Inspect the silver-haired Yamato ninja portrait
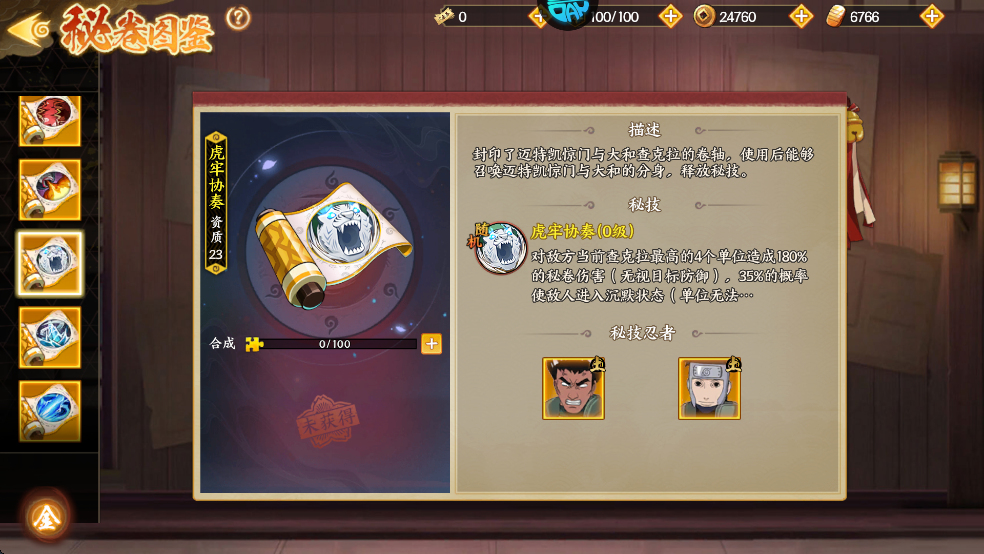Viewport: 984px width, 554px height. click(709, 388)
